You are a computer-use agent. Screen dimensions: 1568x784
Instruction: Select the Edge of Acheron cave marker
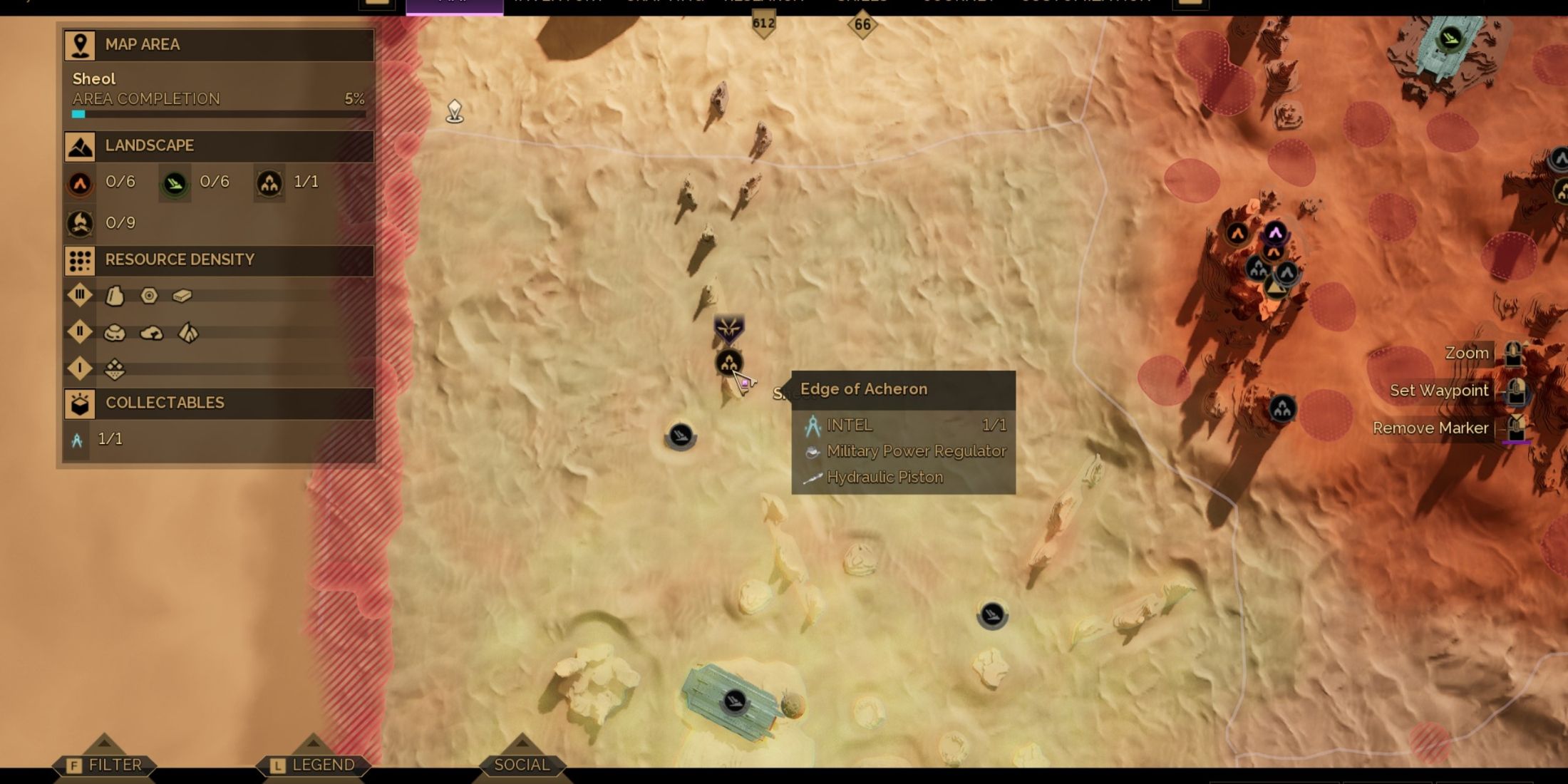[x=728, y=363]
